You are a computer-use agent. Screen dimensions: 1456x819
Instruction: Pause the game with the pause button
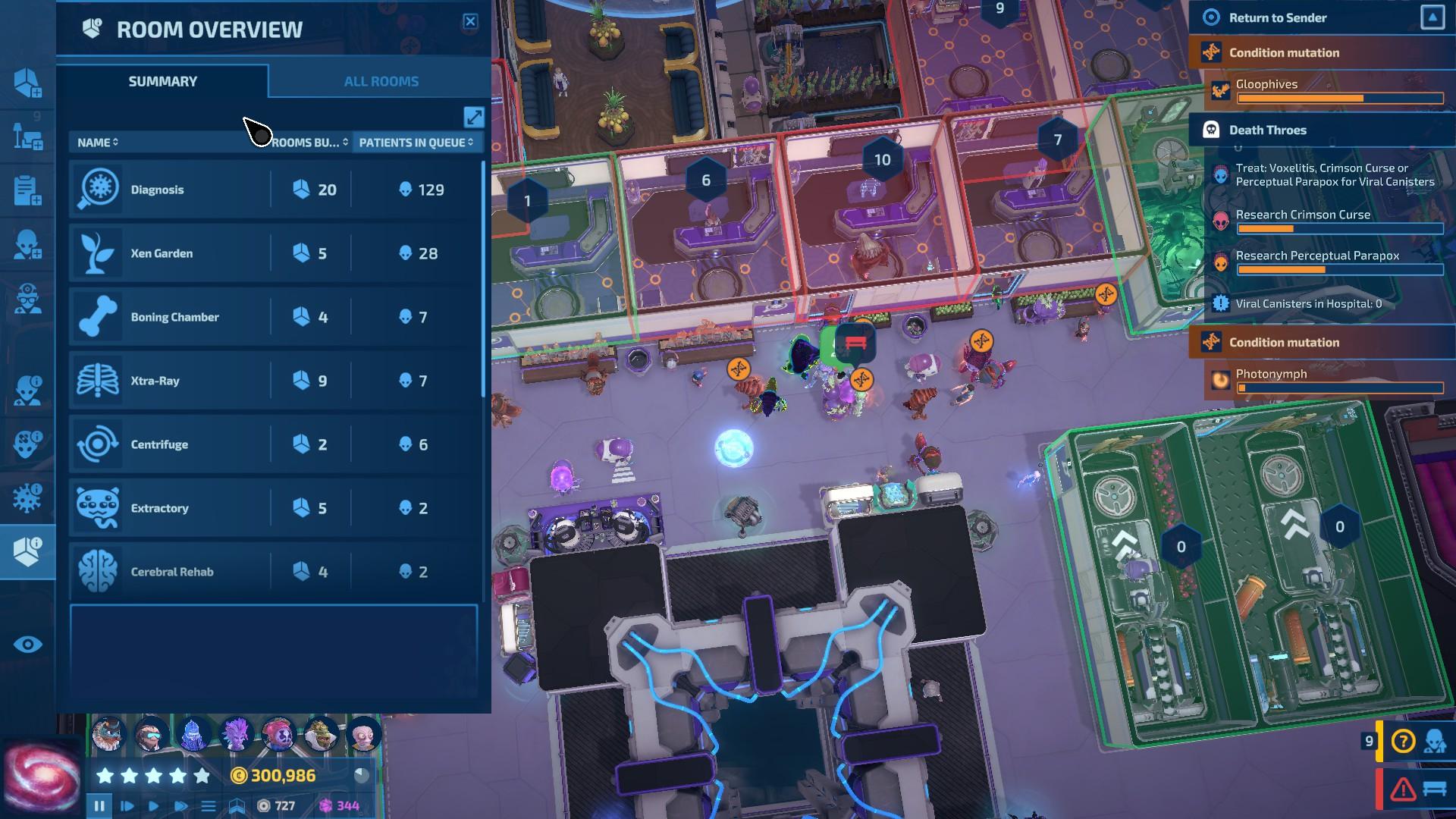pyautogui.click(x=99, y=805)
